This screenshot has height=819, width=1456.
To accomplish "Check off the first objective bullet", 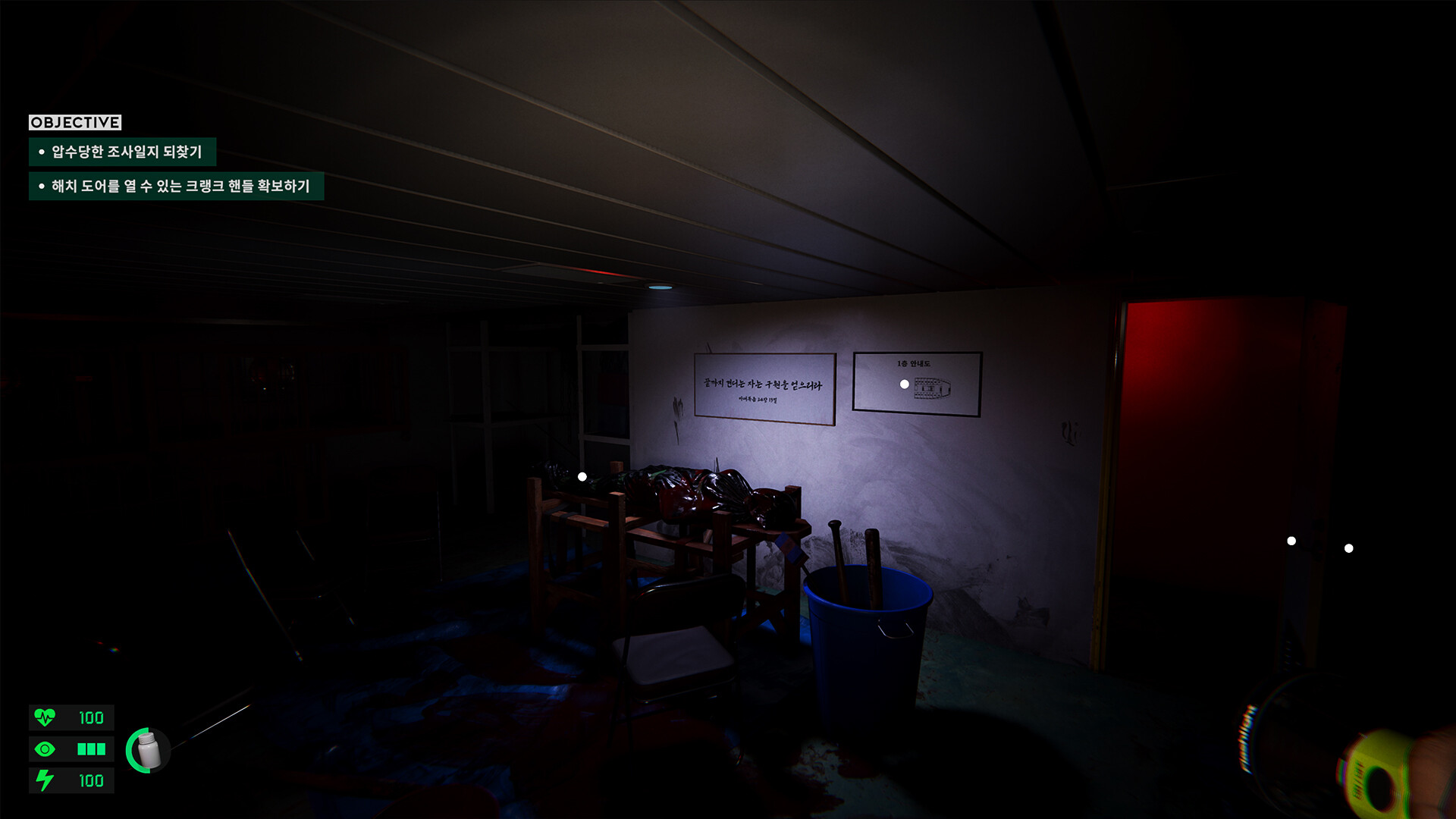I will [42, 152].
